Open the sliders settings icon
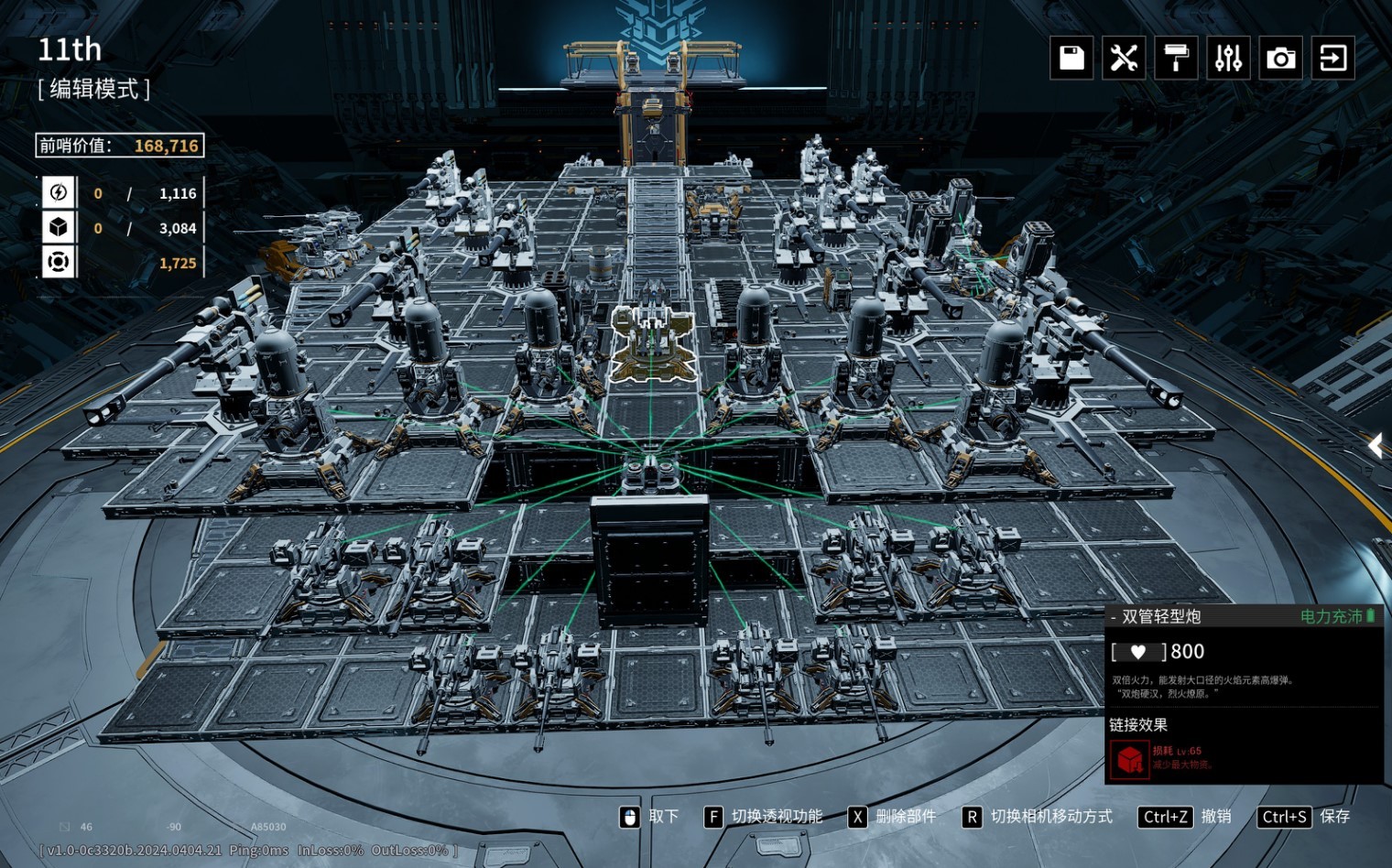The width and height of the screenshot is (1392, 868). [x=1228, y=59]
